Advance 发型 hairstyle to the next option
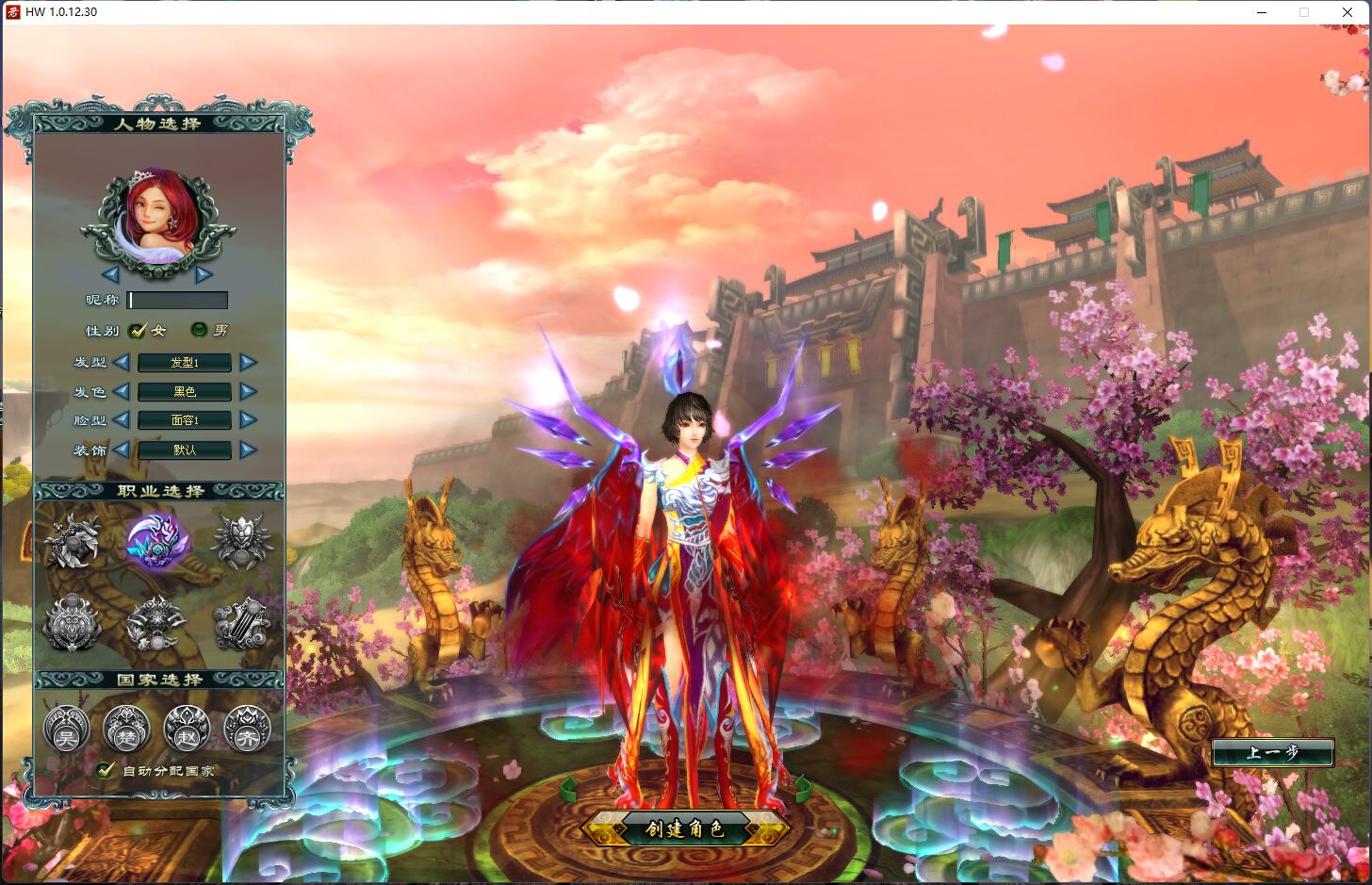Image resolution: width=1372 pixels, height=885 pixels. [x=248, y=362]
